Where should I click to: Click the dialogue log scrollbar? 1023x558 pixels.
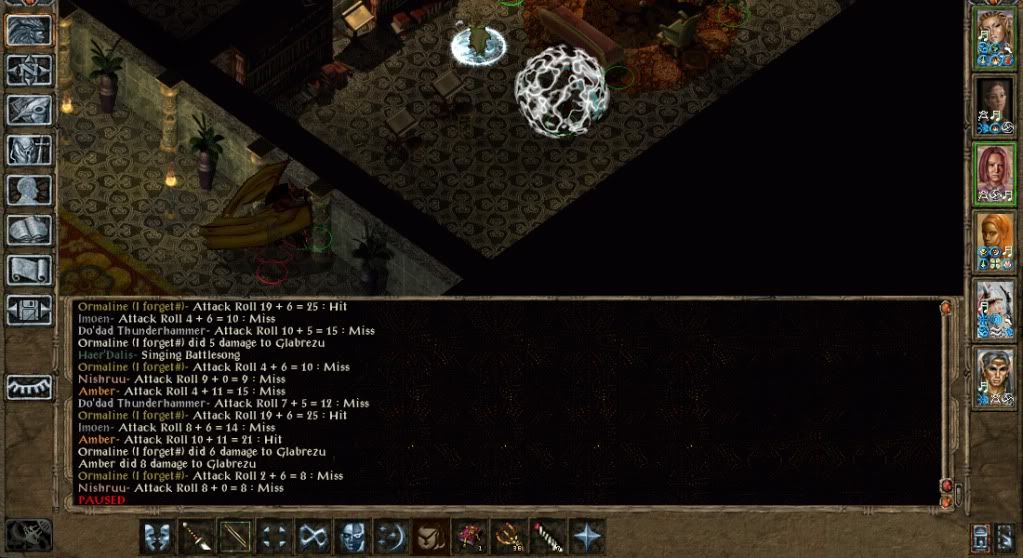tap(945, 400)
